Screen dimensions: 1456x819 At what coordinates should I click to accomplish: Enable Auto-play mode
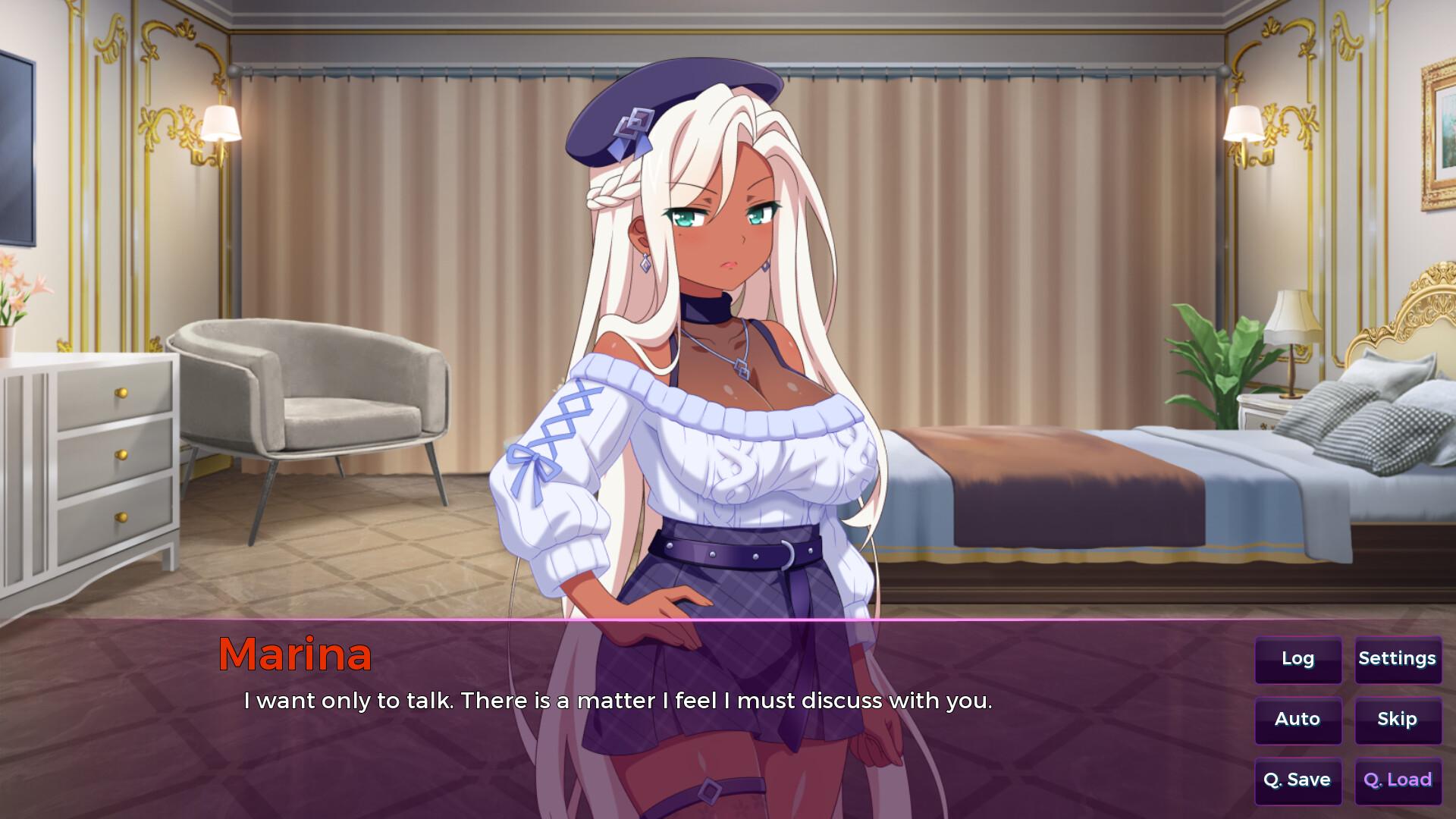tap(1298, 720)
